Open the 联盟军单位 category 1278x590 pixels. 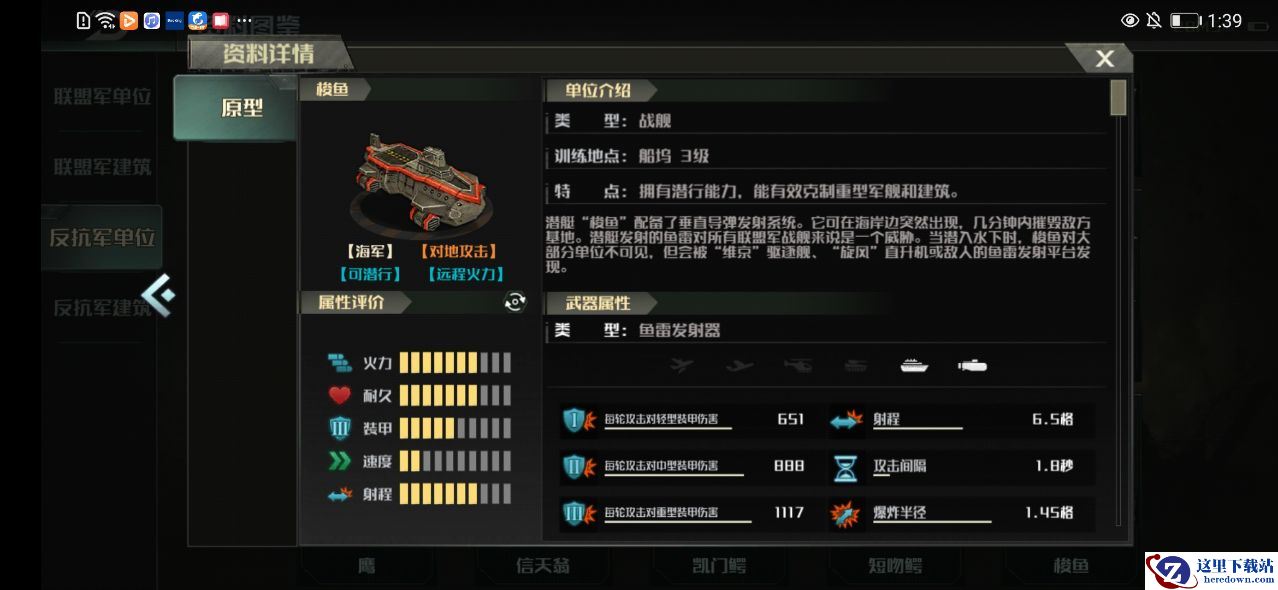102,97
